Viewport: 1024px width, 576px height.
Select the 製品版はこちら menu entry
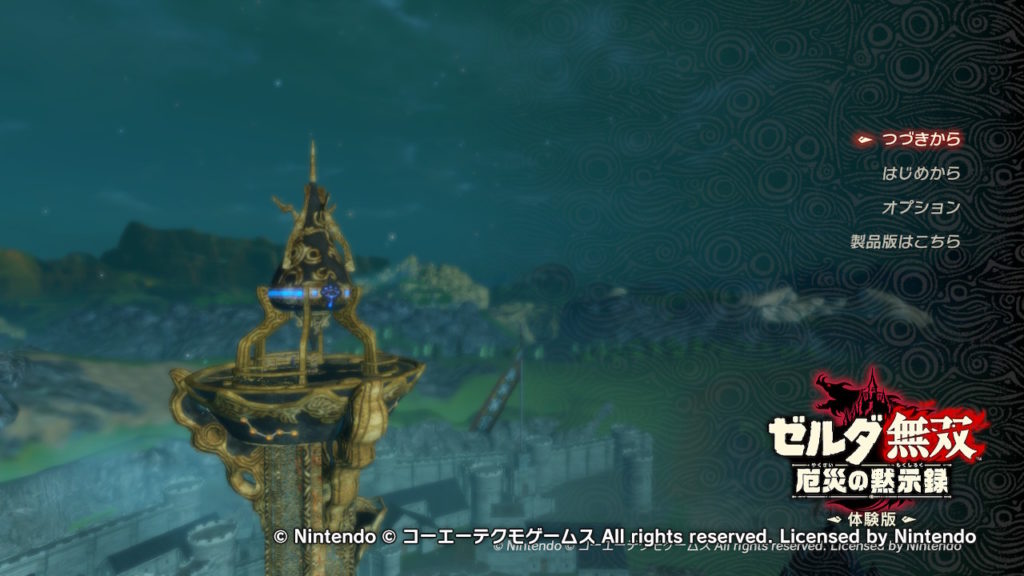click(905, 241)
